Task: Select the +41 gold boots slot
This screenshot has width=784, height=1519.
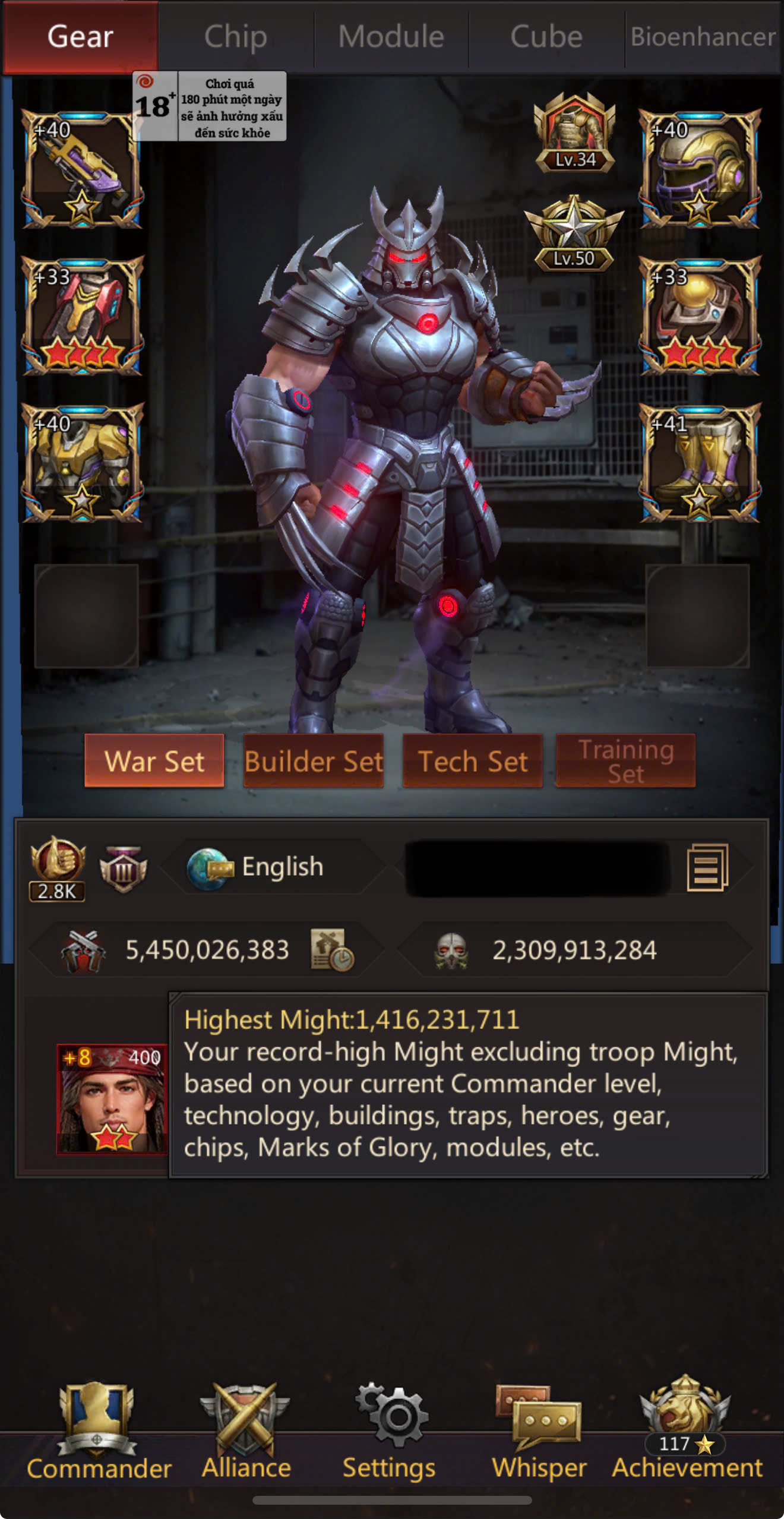Action: pyautogui.click(x=700, y=463)
